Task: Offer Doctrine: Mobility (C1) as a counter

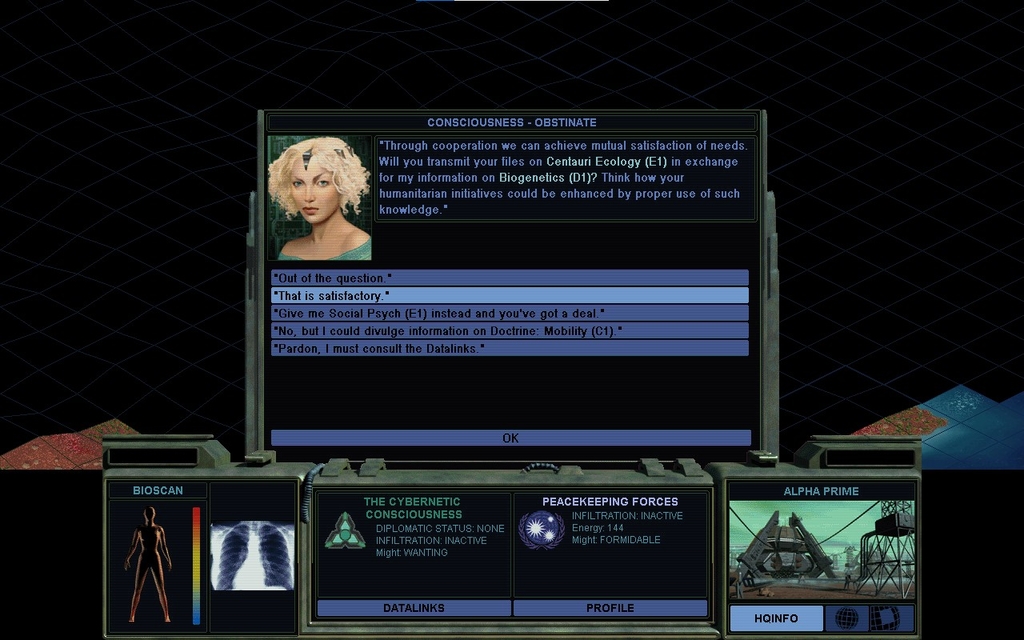Action: 509,330
